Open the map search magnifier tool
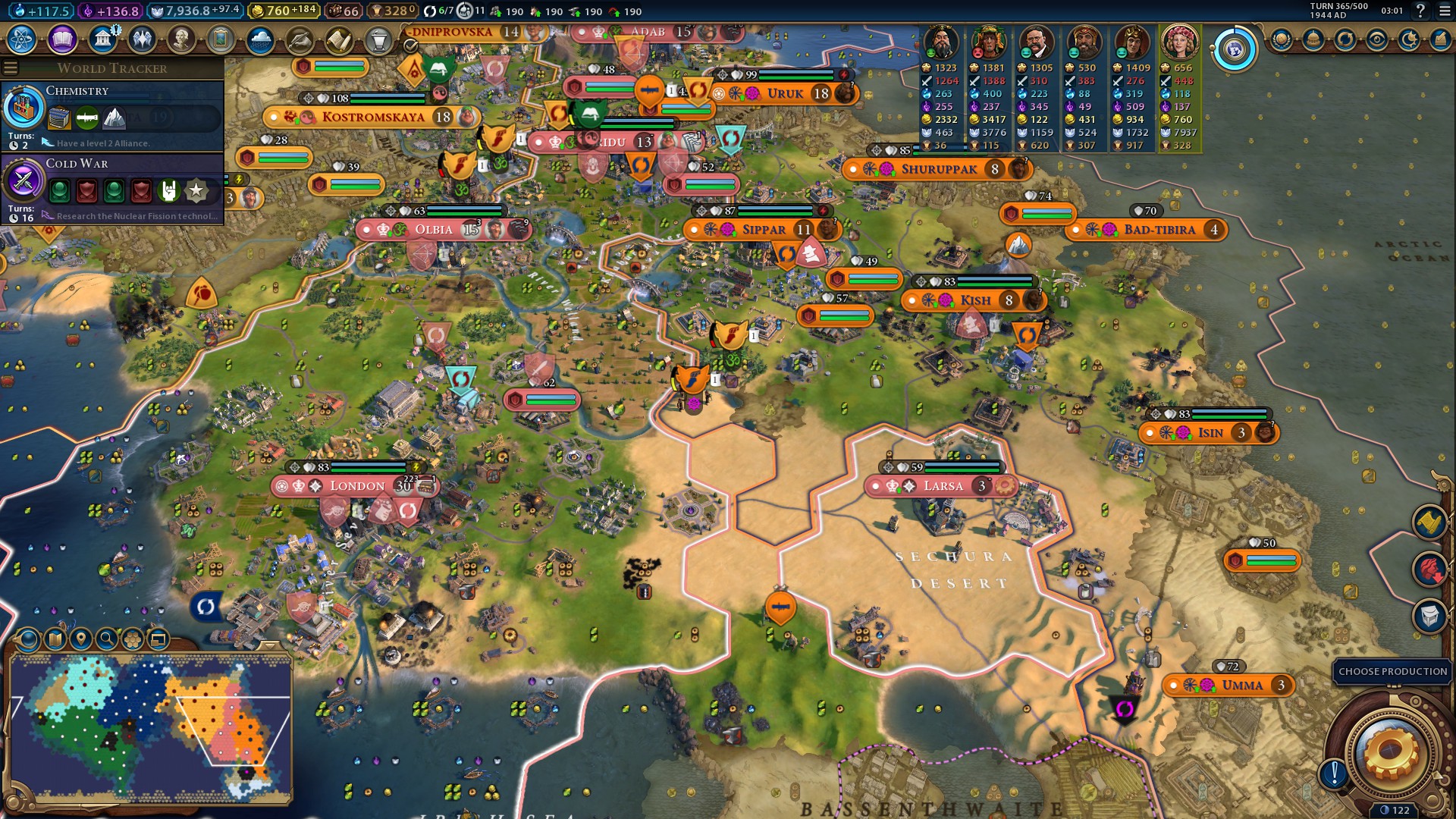The image size is (1456, 819). [x=106, y=639]
